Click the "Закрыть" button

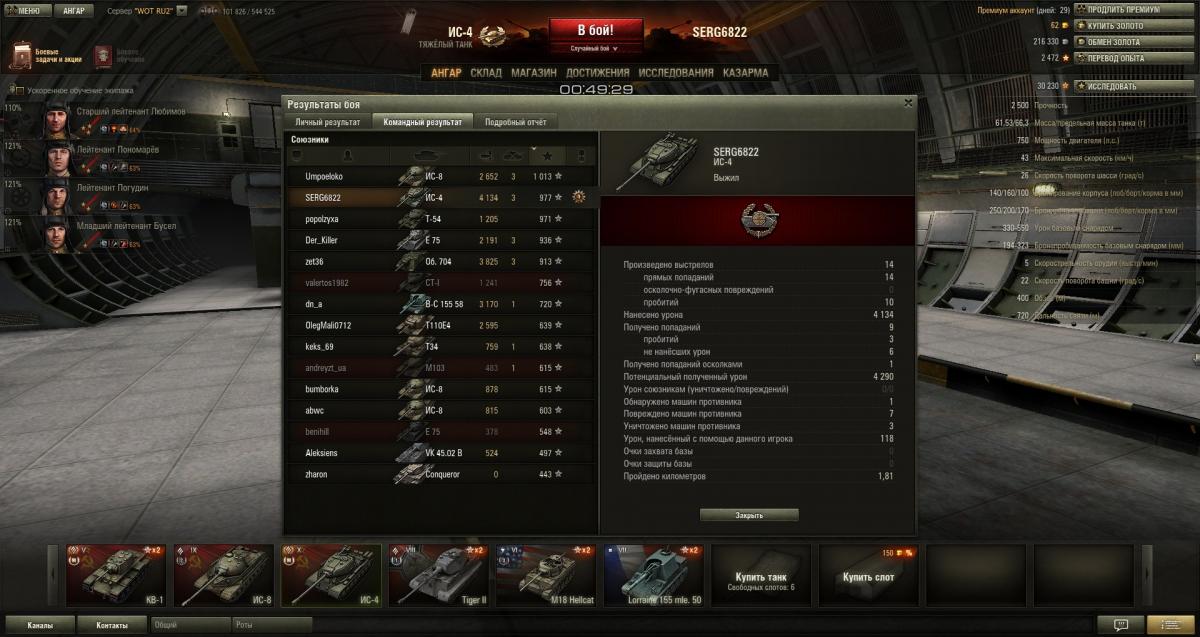click(x=749, y=515)
